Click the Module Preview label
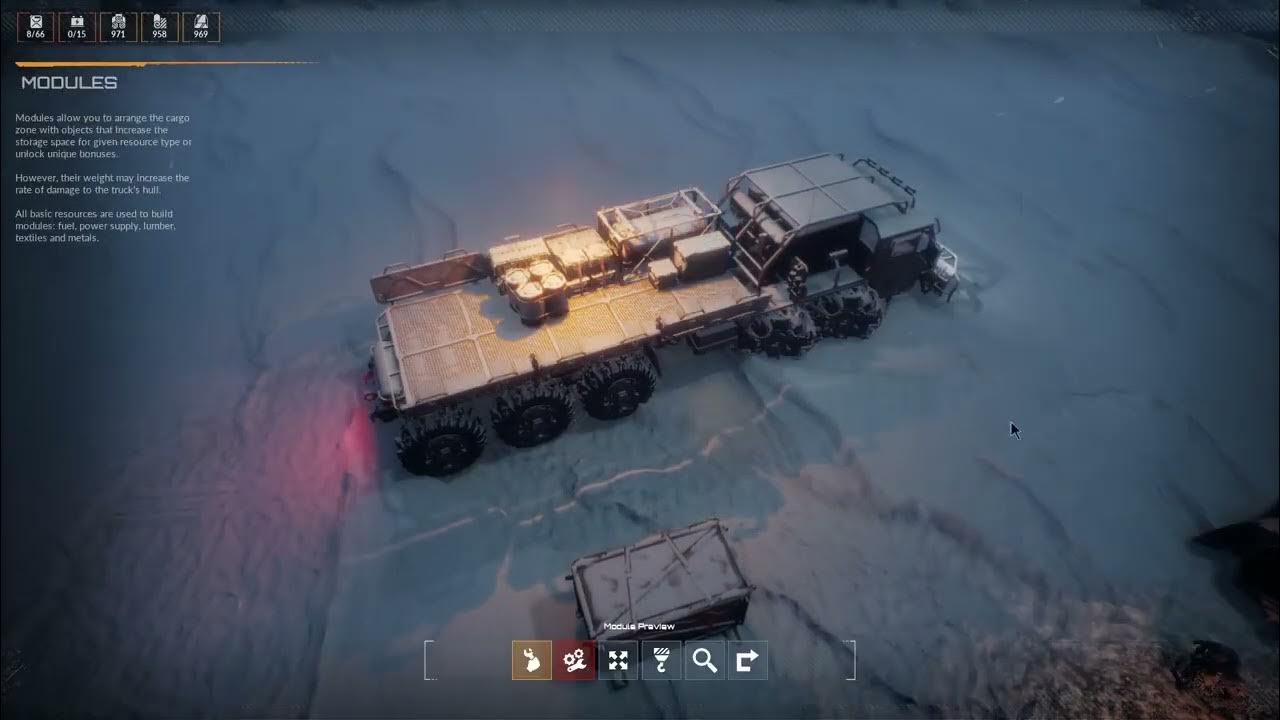The width and height of the screenshot is (1280, 720). [639, 625]
